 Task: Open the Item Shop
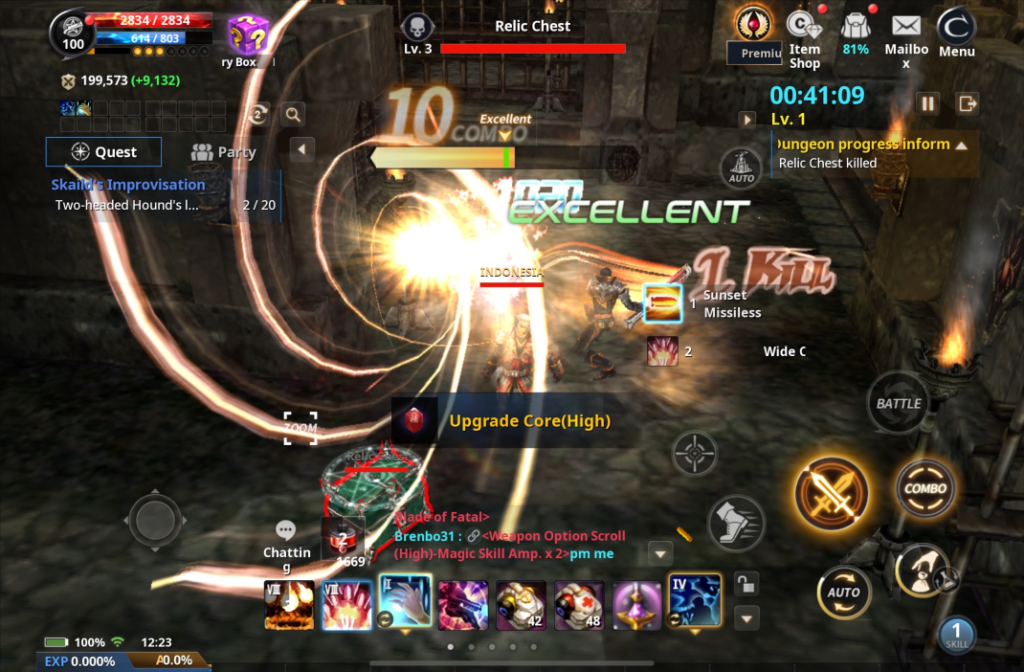pos(804,38)
